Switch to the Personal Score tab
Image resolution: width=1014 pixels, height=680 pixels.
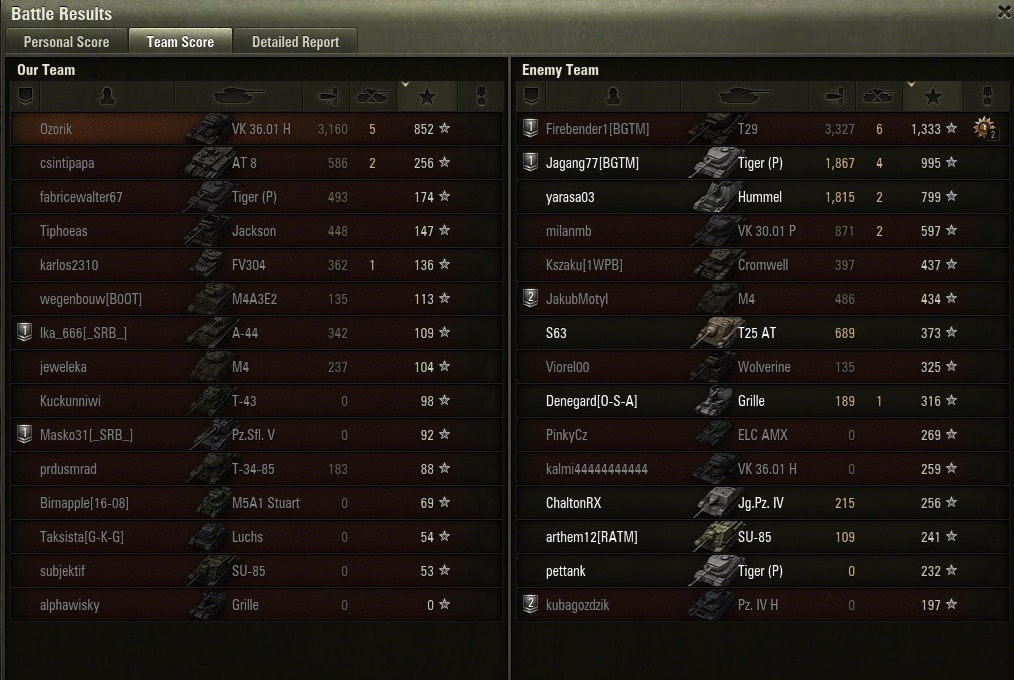coord(66,42)
